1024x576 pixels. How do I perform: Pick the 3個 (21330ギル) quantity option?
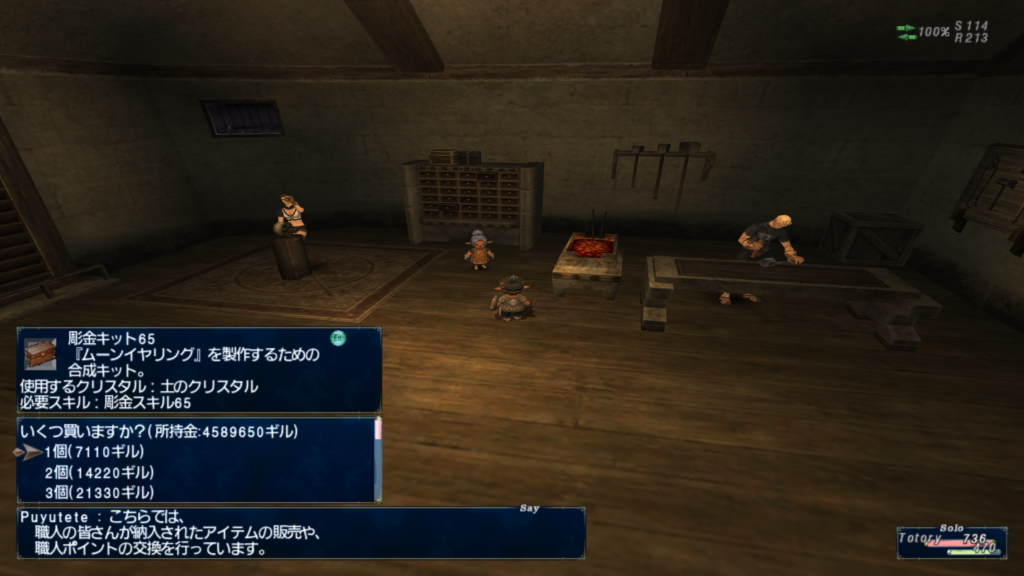[x=99, y=492]
